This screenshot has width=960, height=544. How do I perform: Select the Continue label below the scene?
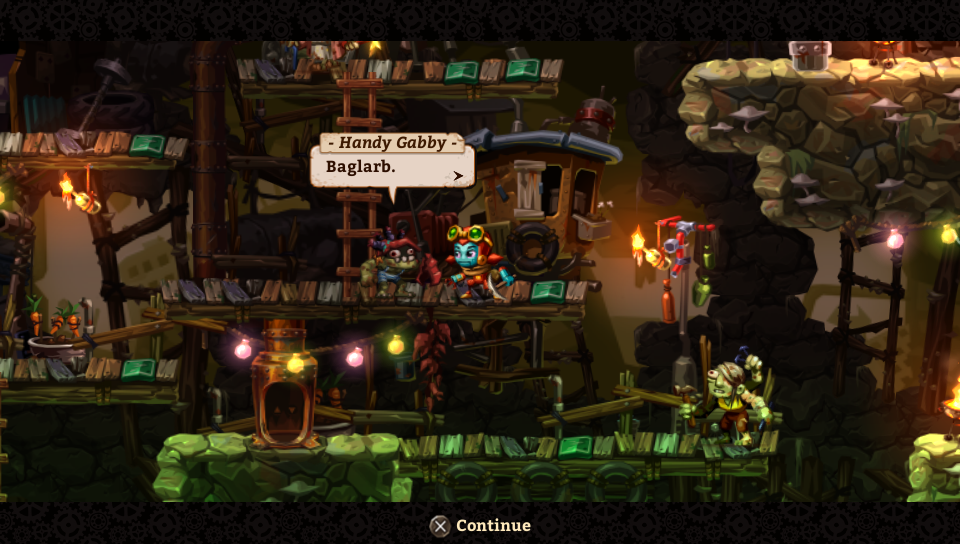[x=493, y=526]
